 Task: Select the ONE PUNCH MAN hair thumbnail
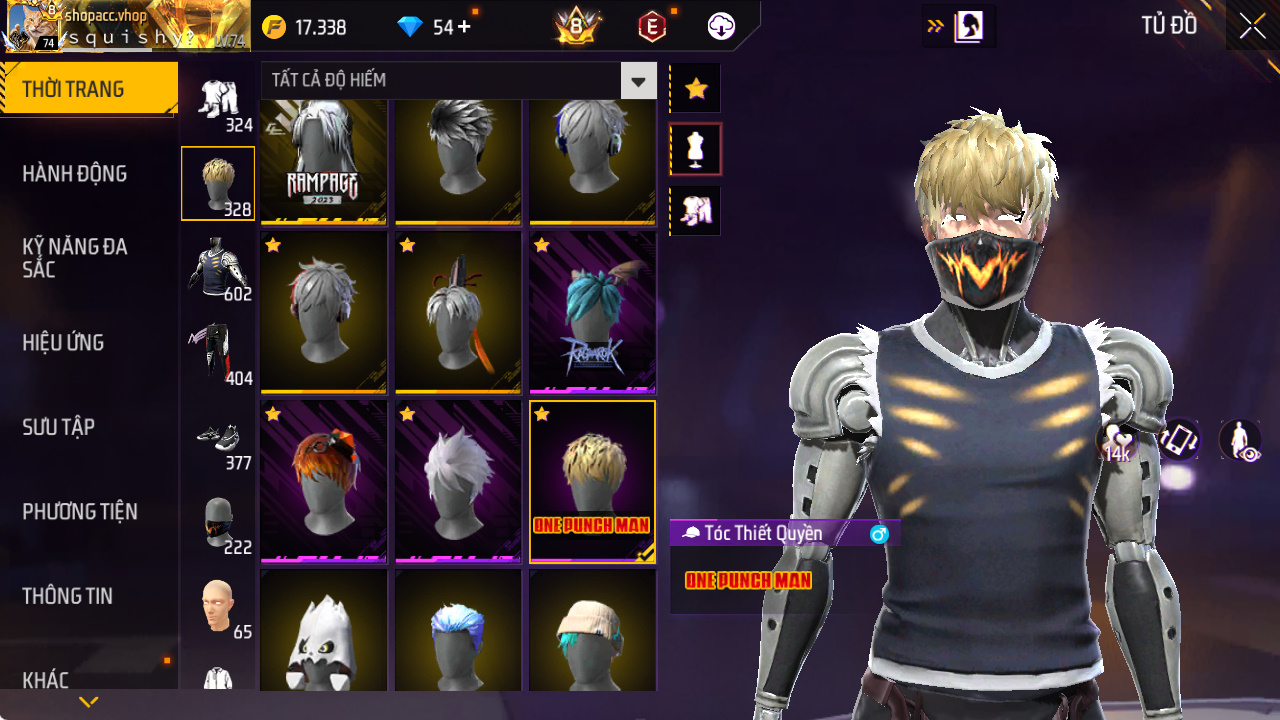pyautogui.click(x=592, y=480)
